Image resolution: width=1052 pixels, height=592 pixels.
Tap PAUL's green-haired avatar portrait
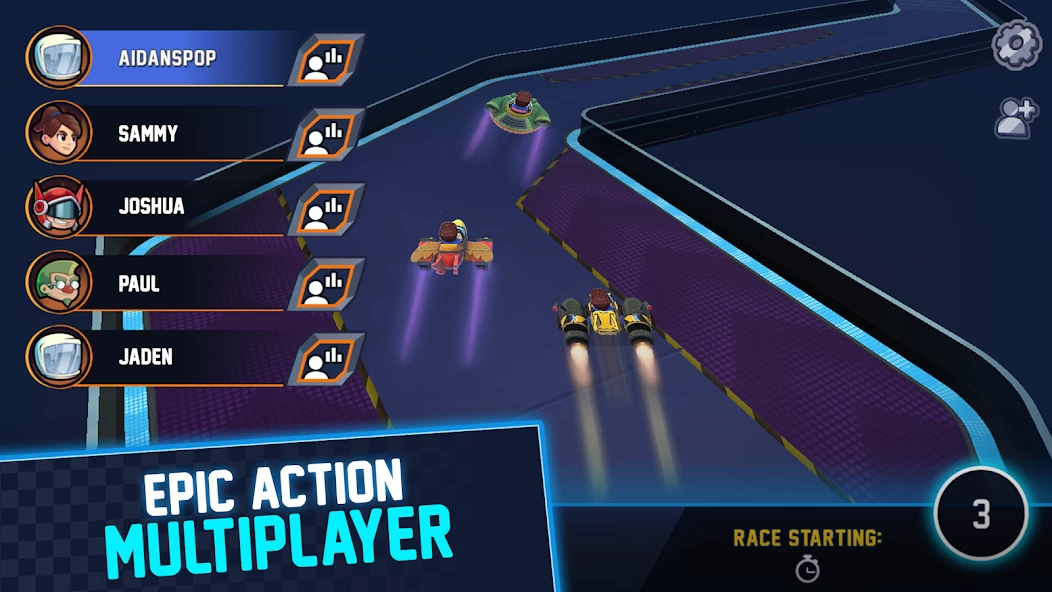click(58, 283)
